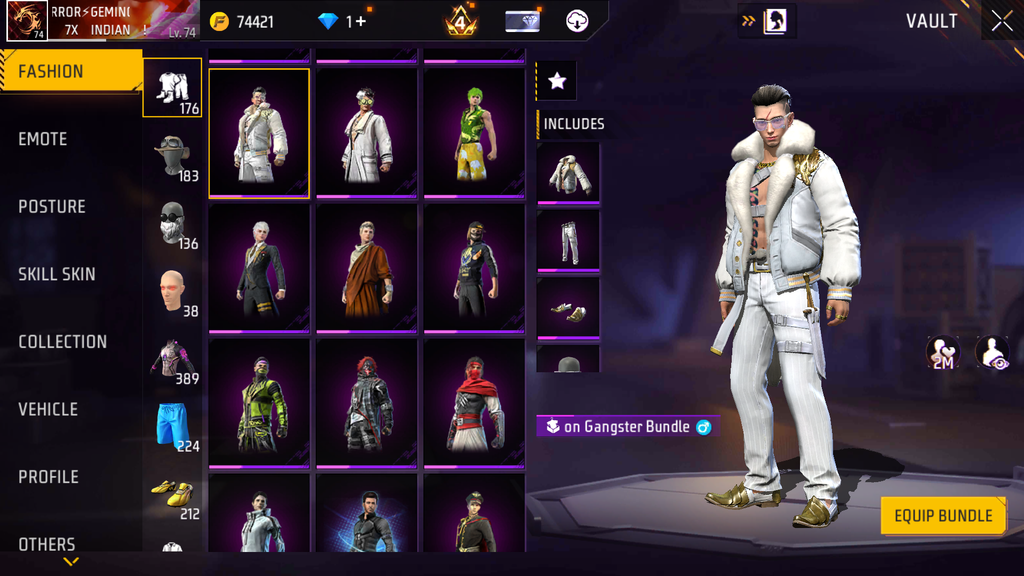Open the player avatar profile

(x=27, y=21)
